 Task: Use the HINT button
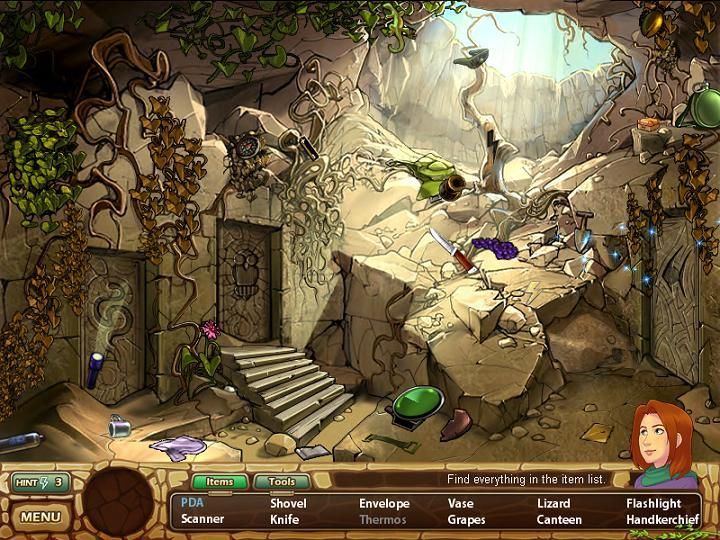point(40,483)
